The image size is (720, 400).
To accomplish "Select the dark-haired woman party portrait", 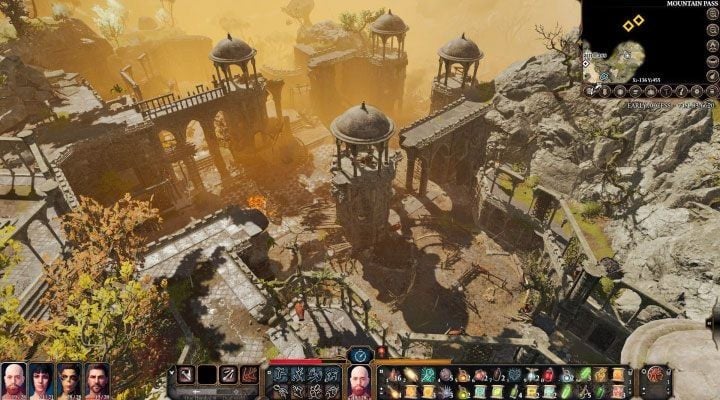I will pyautogui.click(x=41, y=380).
